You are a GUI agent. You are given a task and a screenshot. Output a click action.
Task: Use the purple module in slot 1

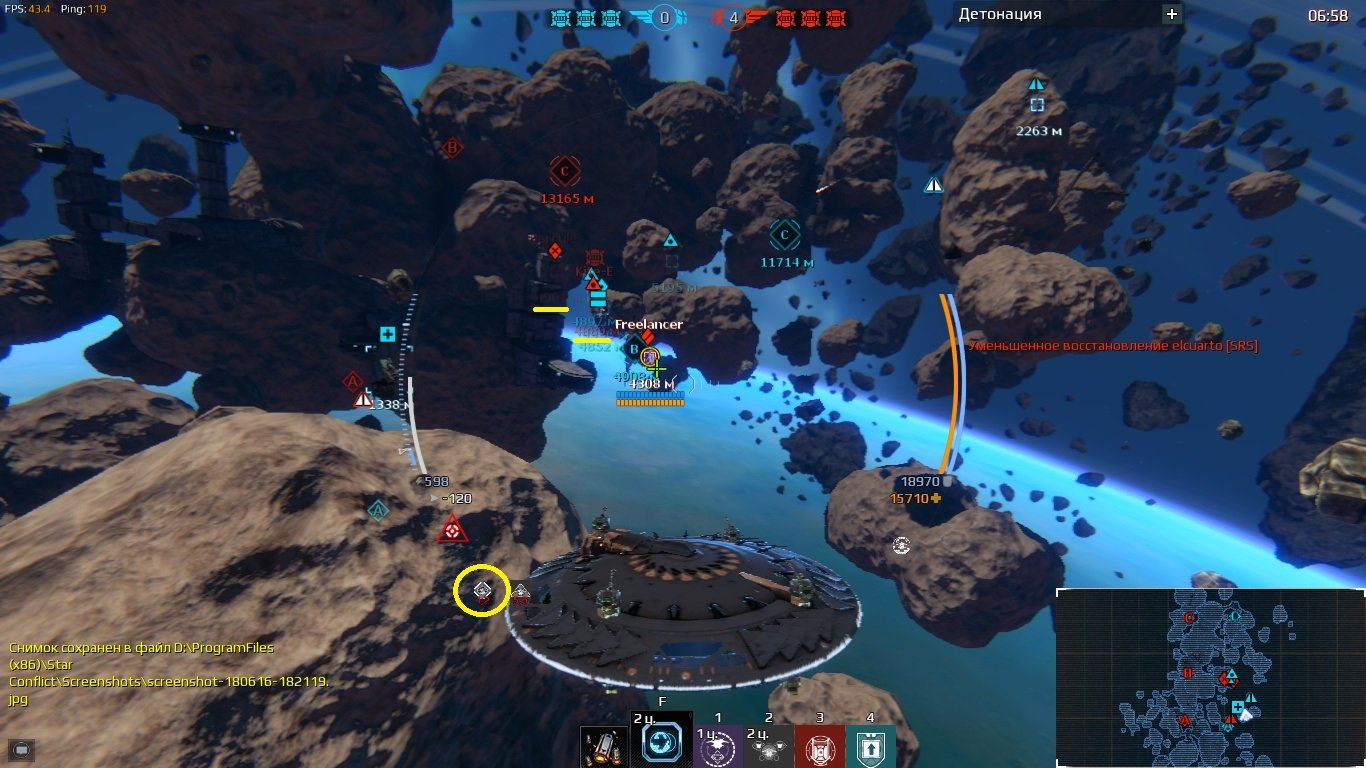[717, 746]
